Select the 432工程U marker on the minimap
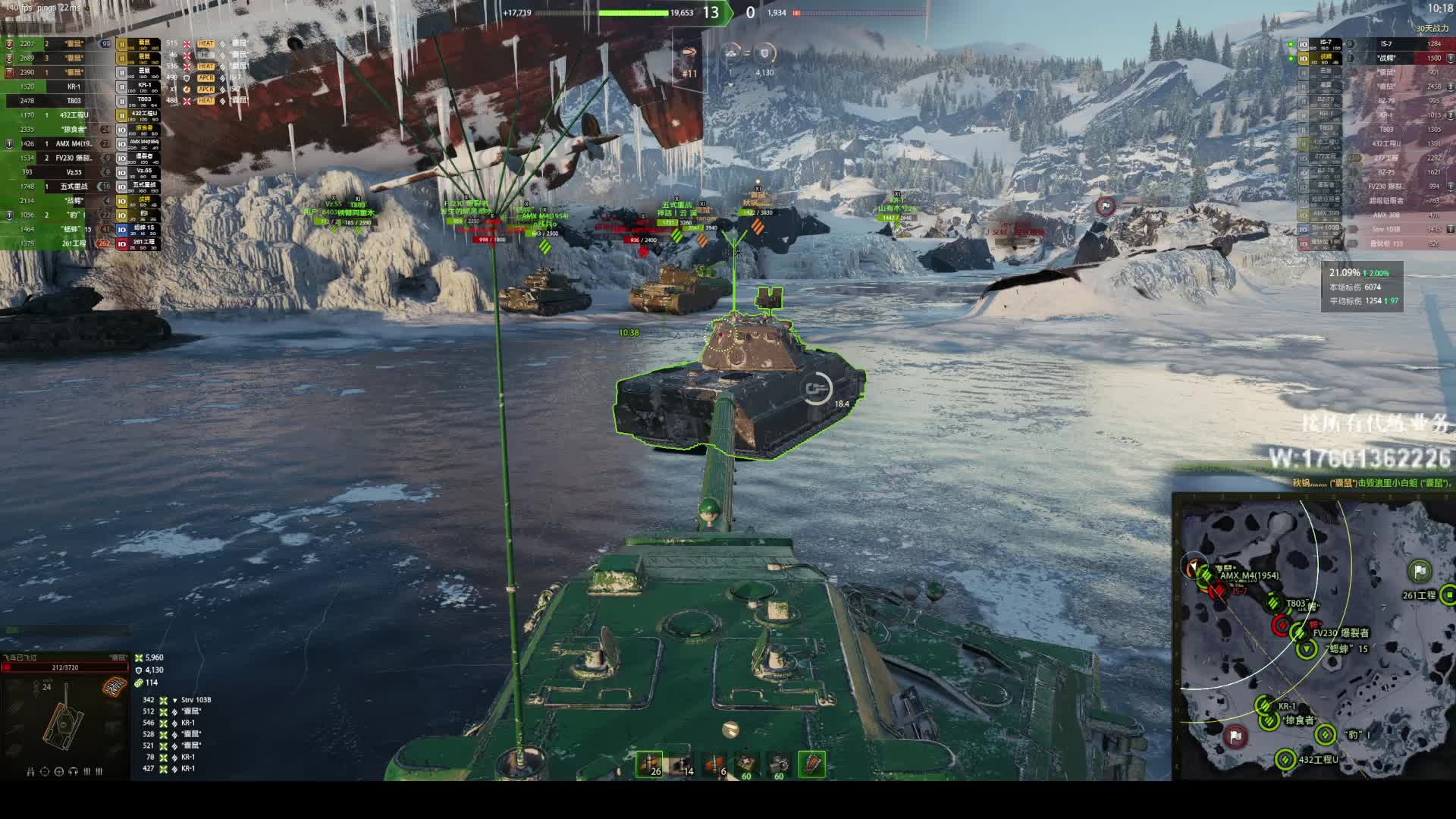This screenshot has width=1456, height=819. point(1285,759)
